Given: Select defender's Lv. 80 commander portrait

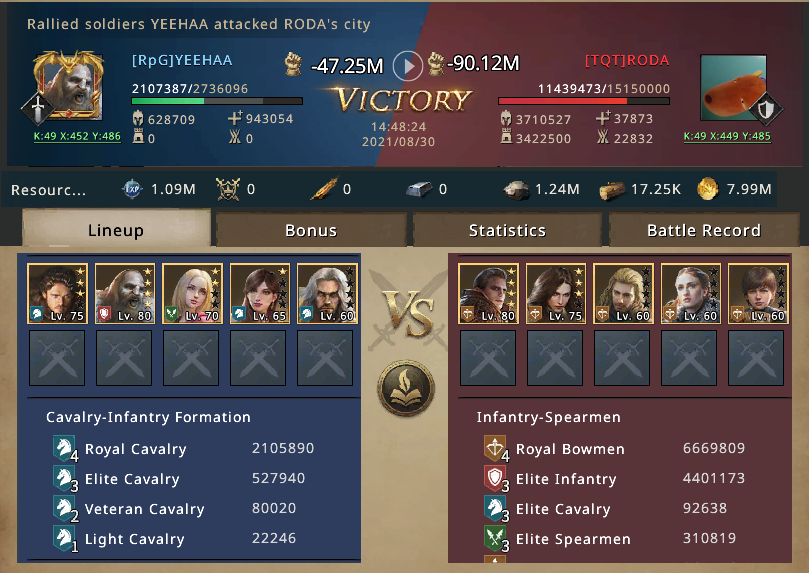Looking at the screenshot, I should coord(488,294).
